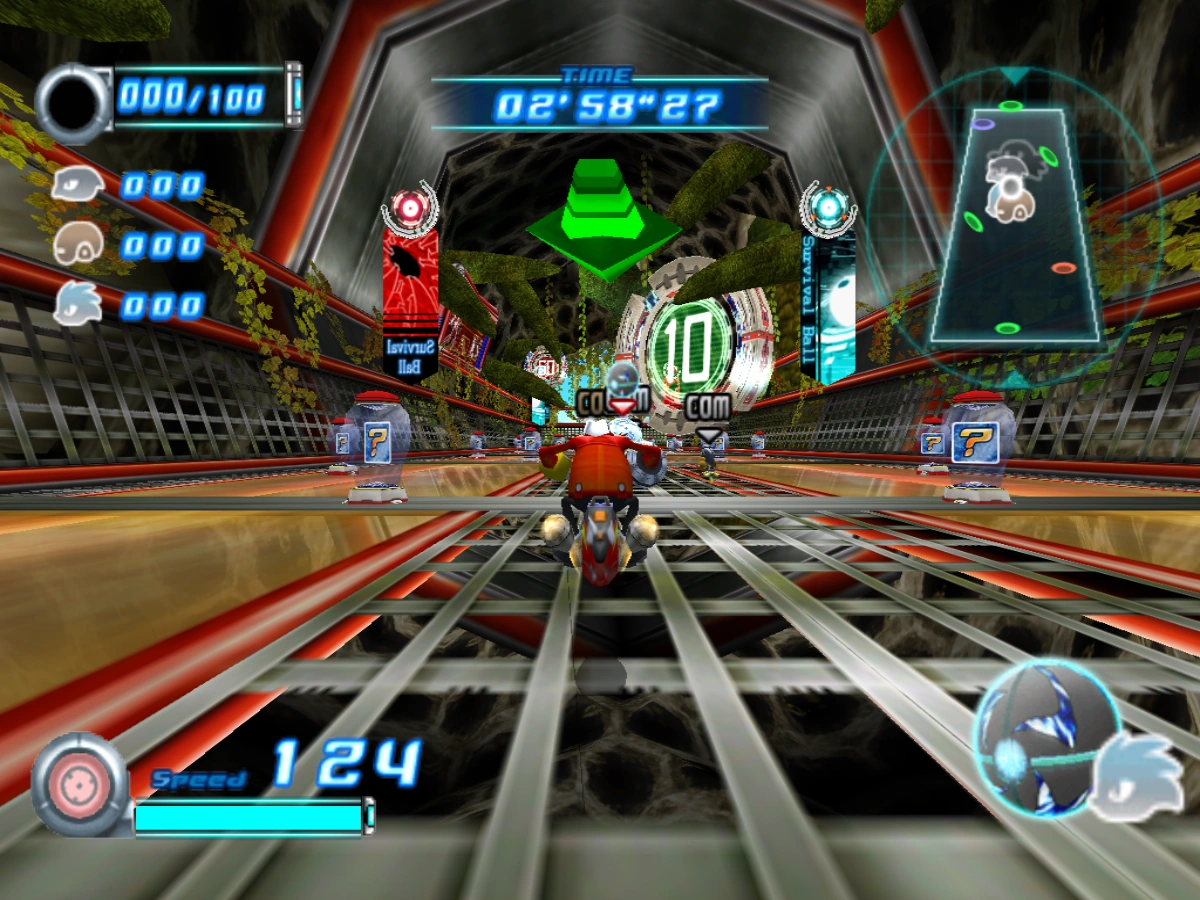
Task: Select the blue hedgehog score icon
Action: click(78, 301)
